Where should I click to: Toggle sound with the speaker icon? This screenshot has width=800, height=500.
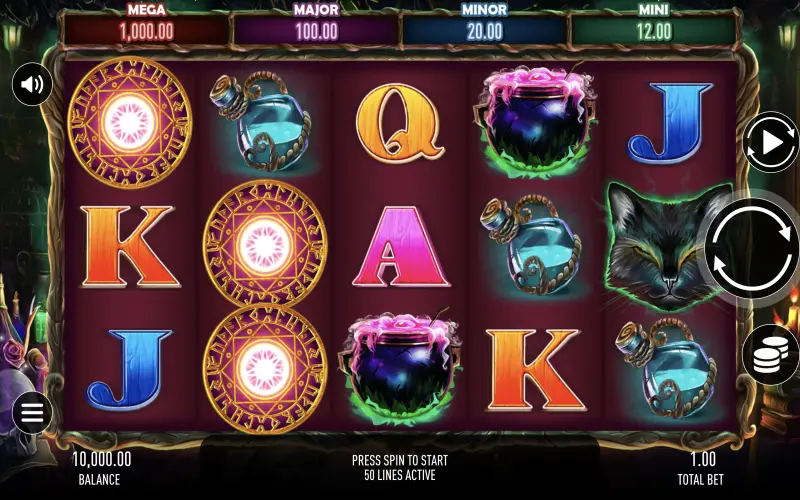coord(32,84)
